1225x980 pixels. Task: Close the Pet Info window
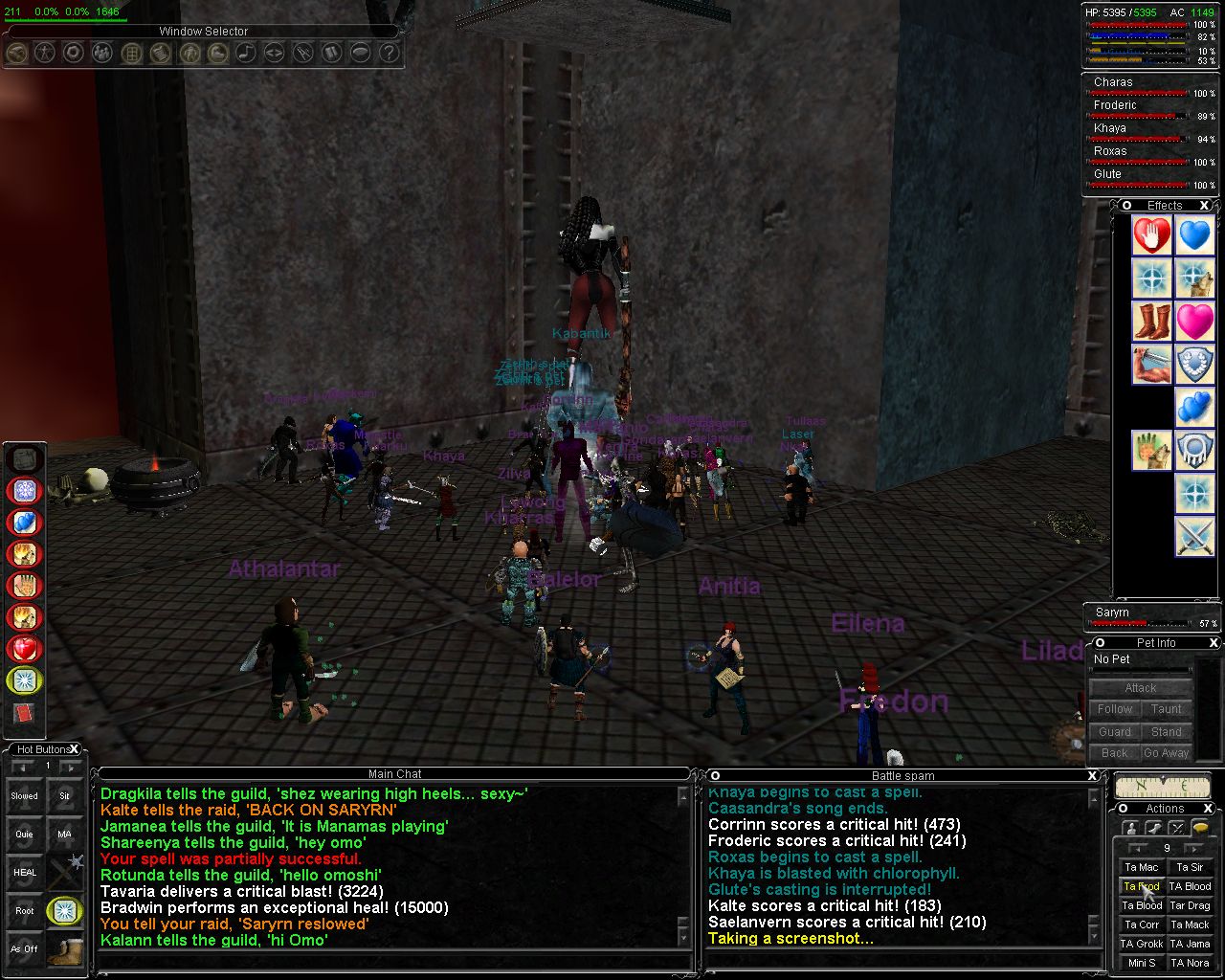(1214, 643)
